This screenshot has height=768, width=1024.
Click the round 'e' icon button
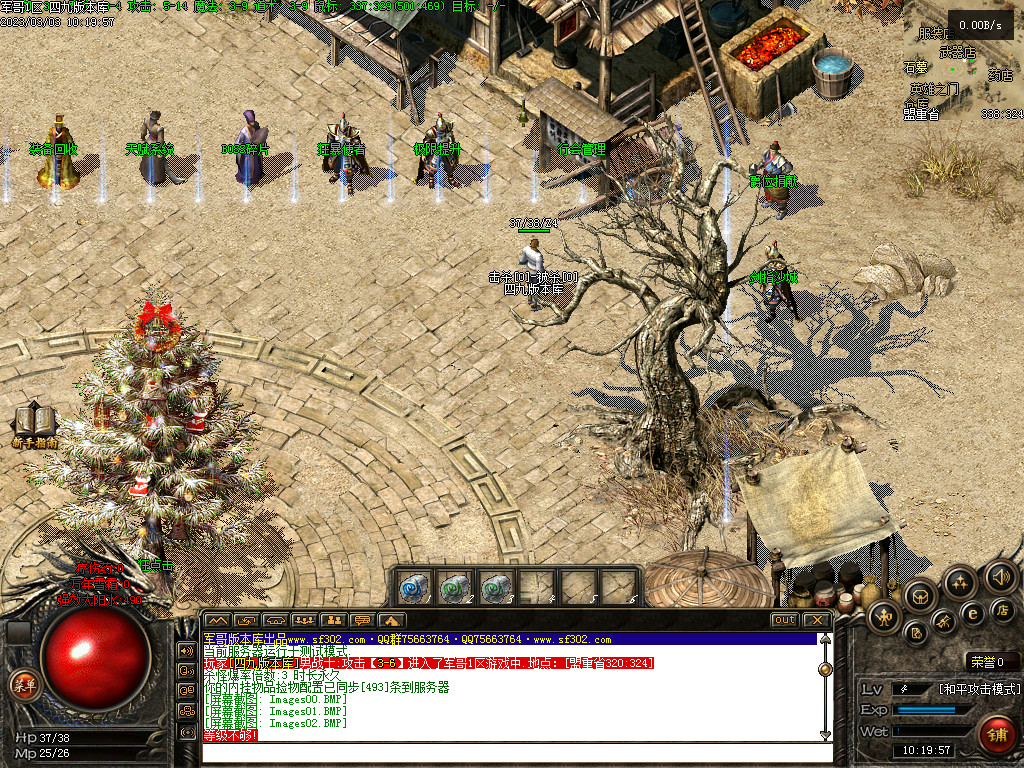pos(971,613)
